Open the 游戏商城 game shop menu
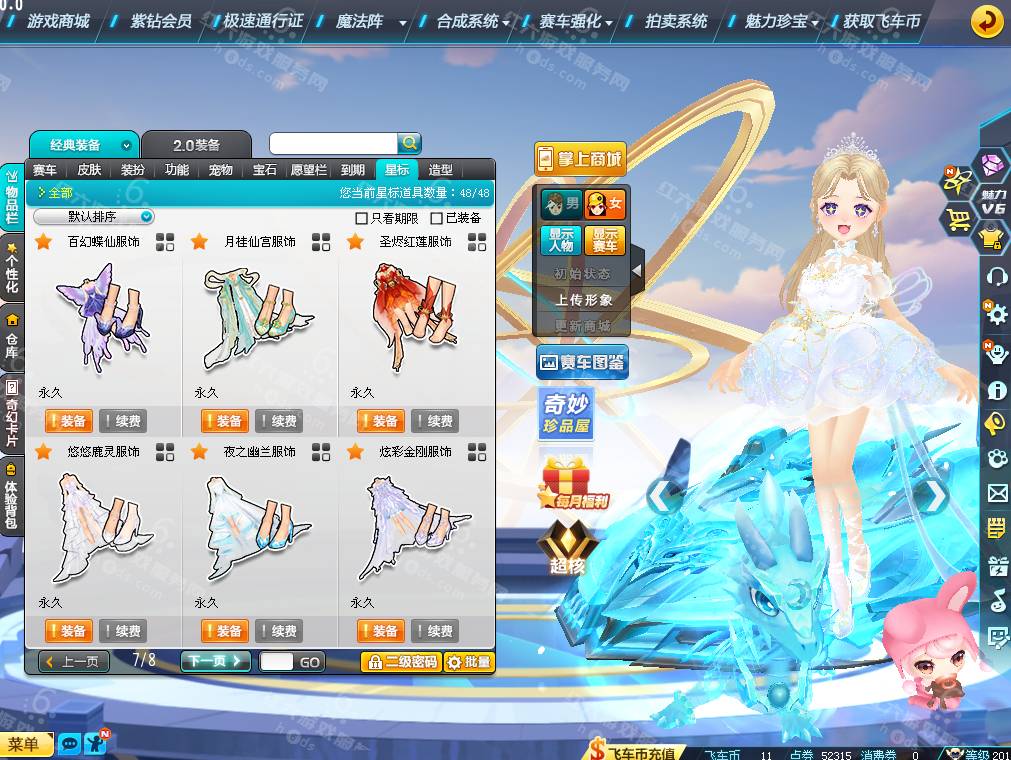The height and width of the screenshot is (760, 1011). coord(58,21)
